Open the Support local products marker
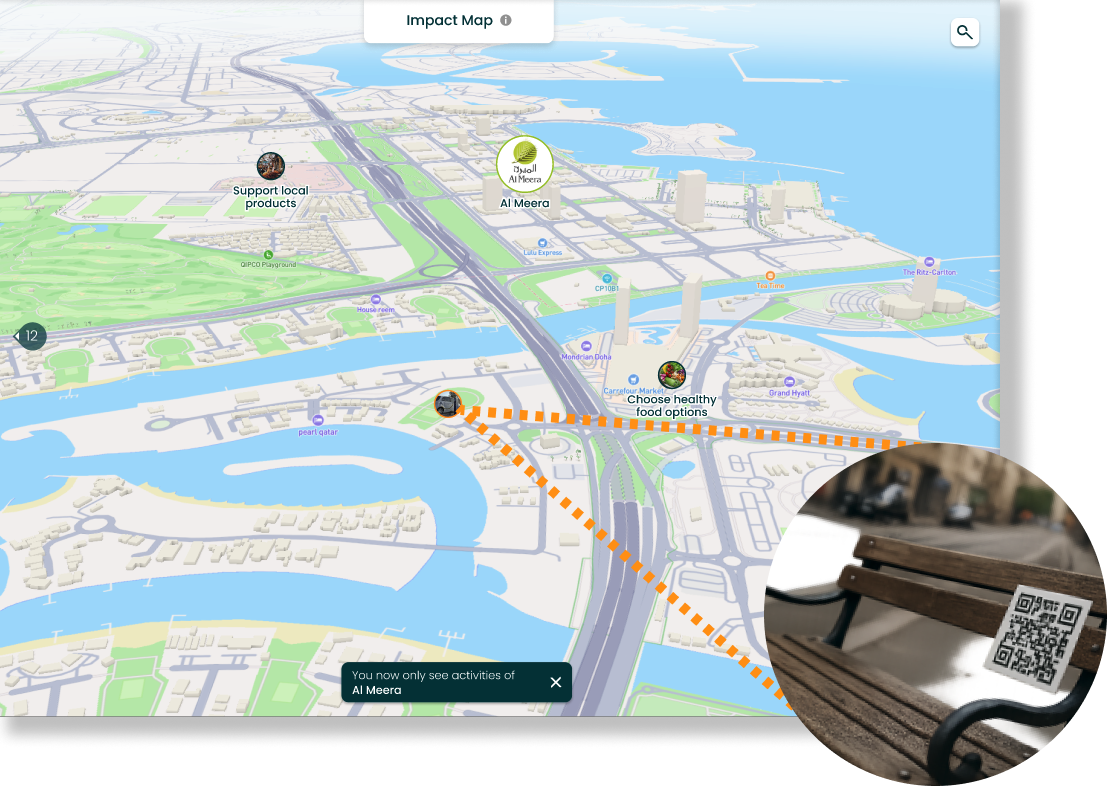 [271, 167]
